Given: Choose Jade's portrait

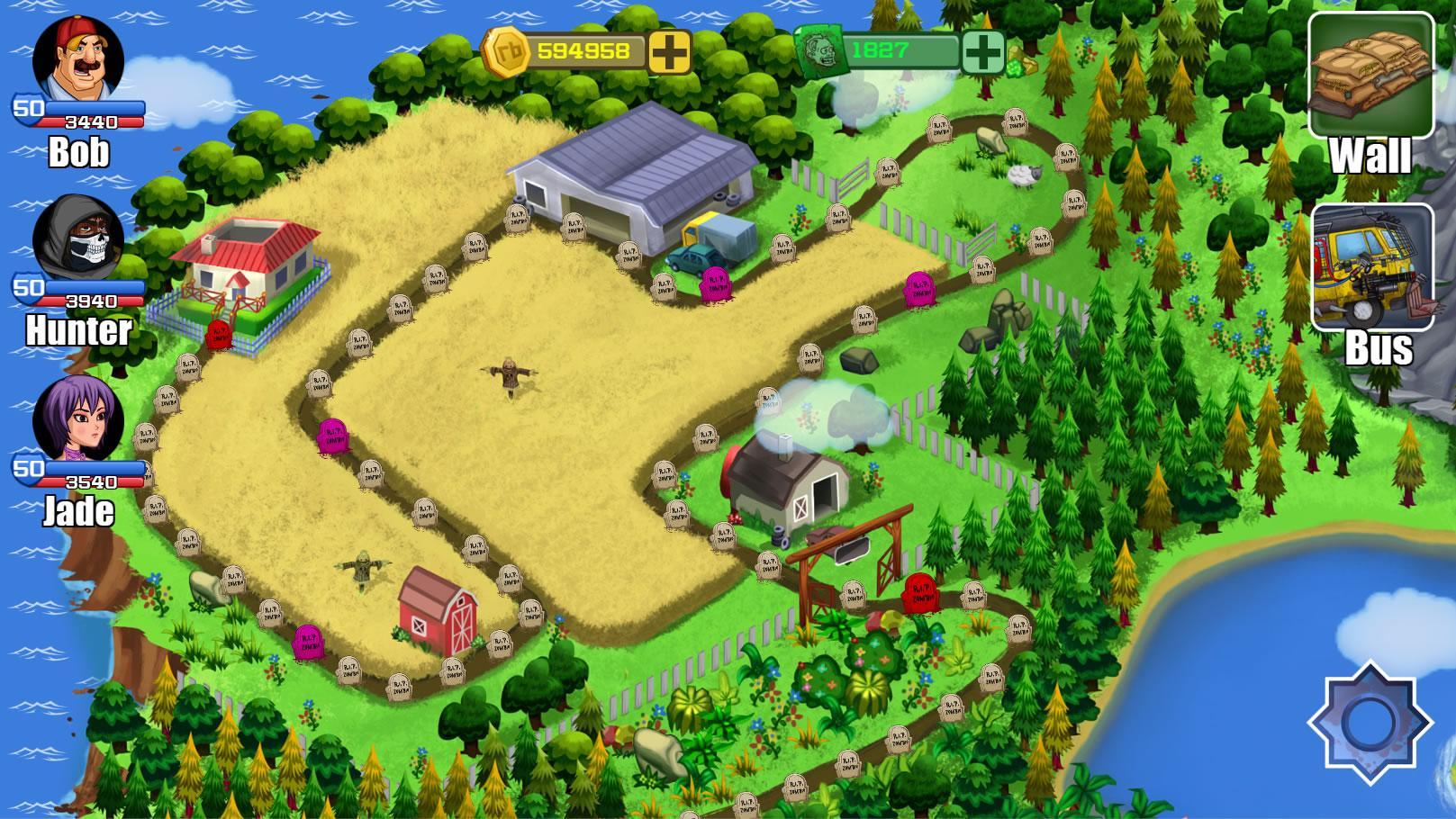Looking at the screenshot, I should tap(77, 418).
